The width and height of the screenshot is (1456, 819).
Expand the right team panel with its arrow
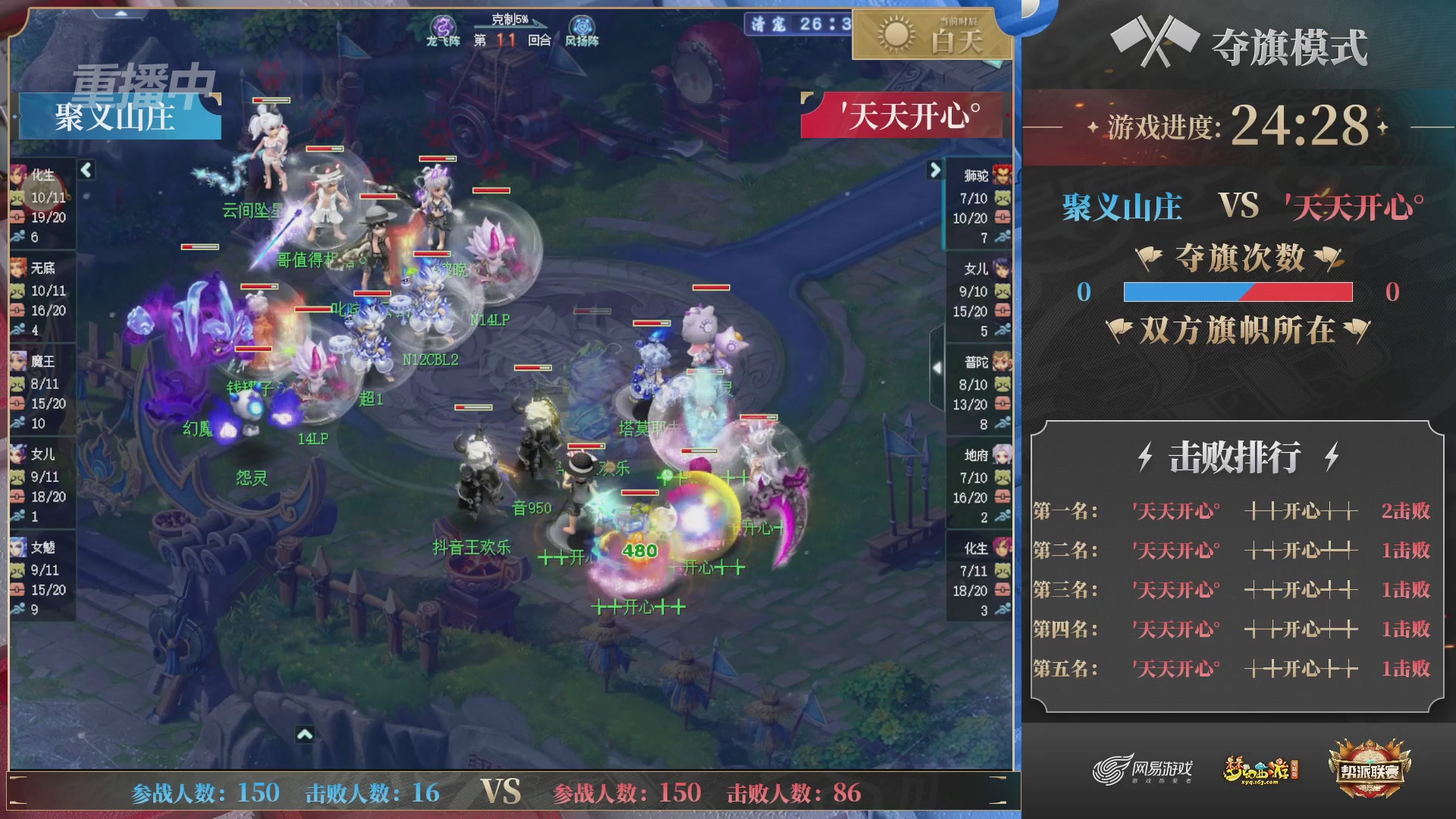coord(934,171)
